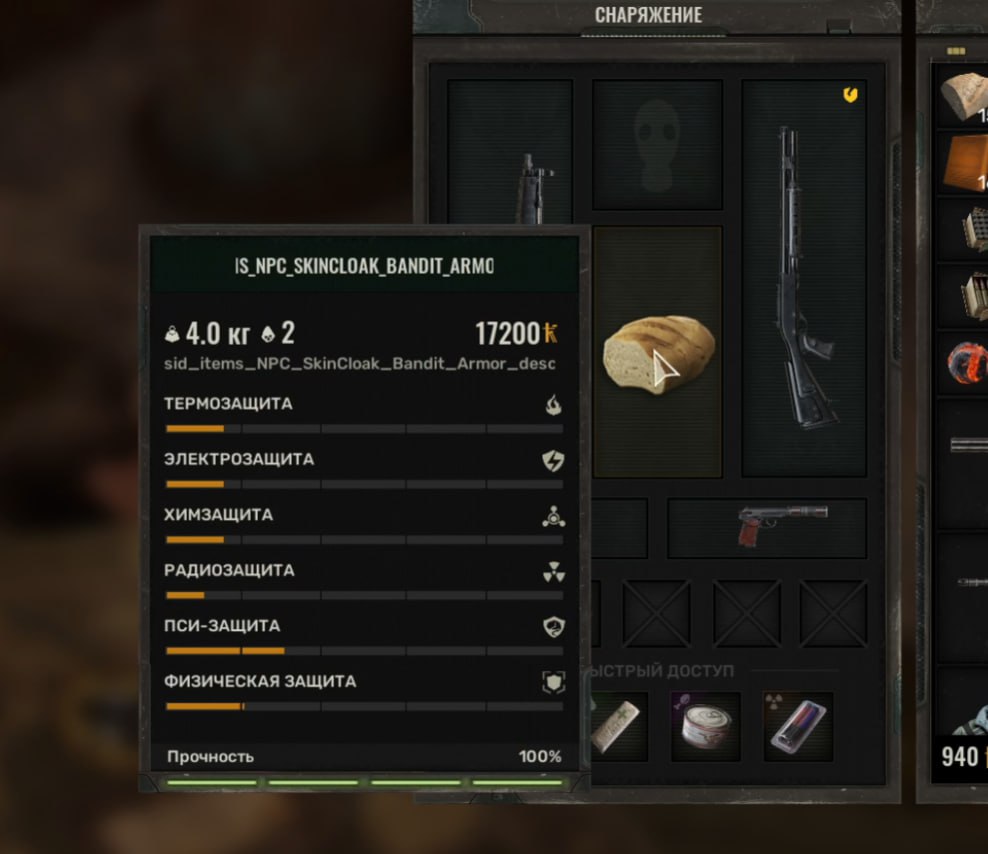Select the red-black artifact orb in backpack
Viewport: 988px width, 854px height.
click(x=965, y=362)
